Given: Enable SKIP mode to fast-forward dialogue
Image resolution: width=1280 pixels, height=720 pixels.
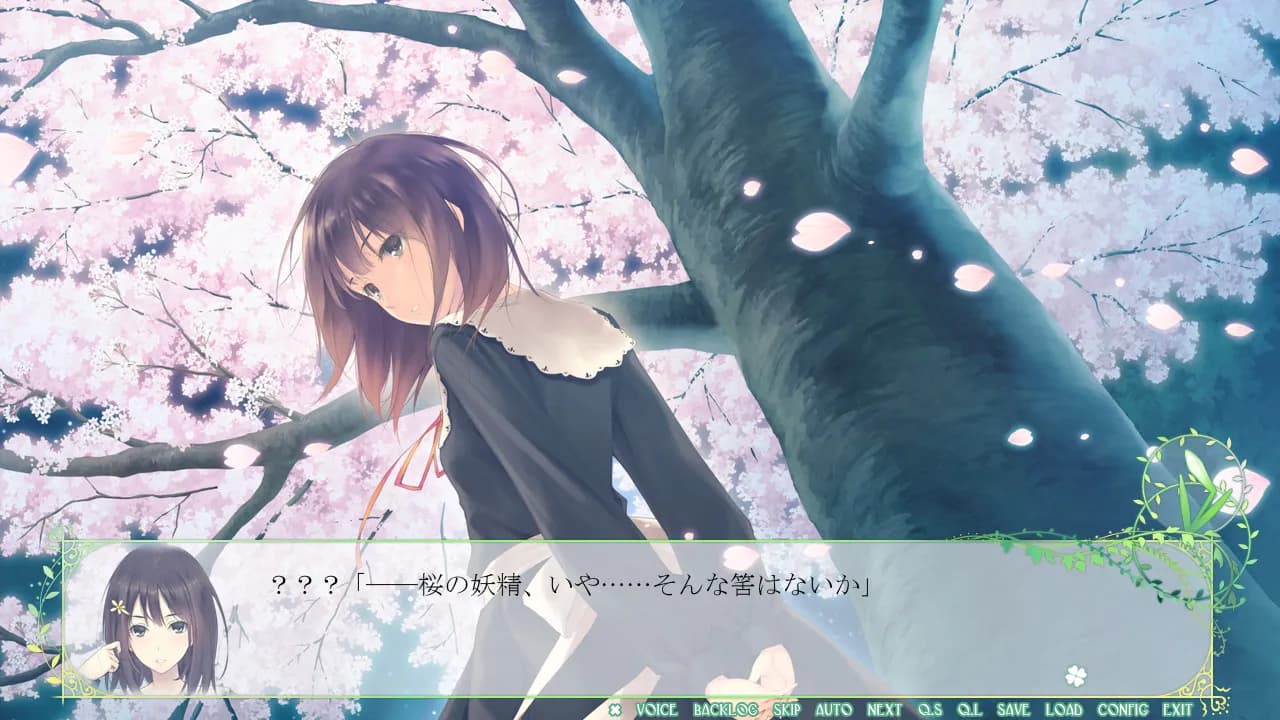Looking at the screenshot, I should point(788,708).
